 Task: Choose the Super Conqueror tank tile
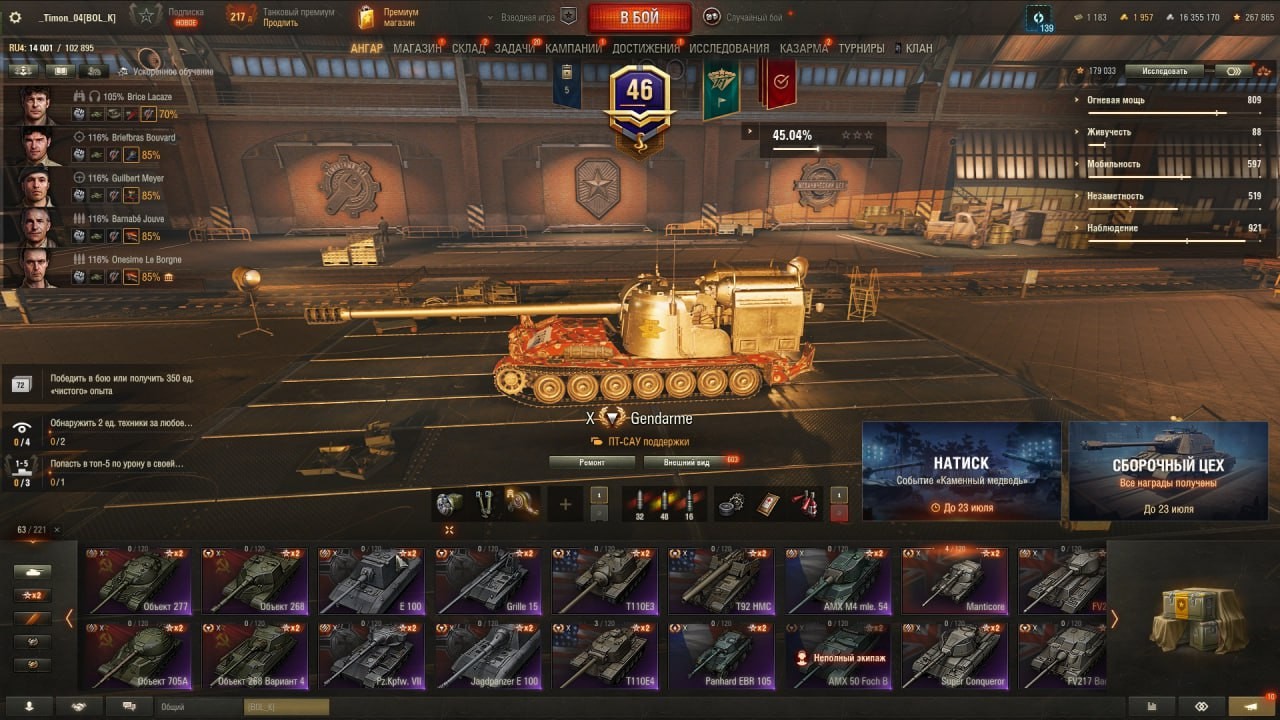(x=954, y=655)
